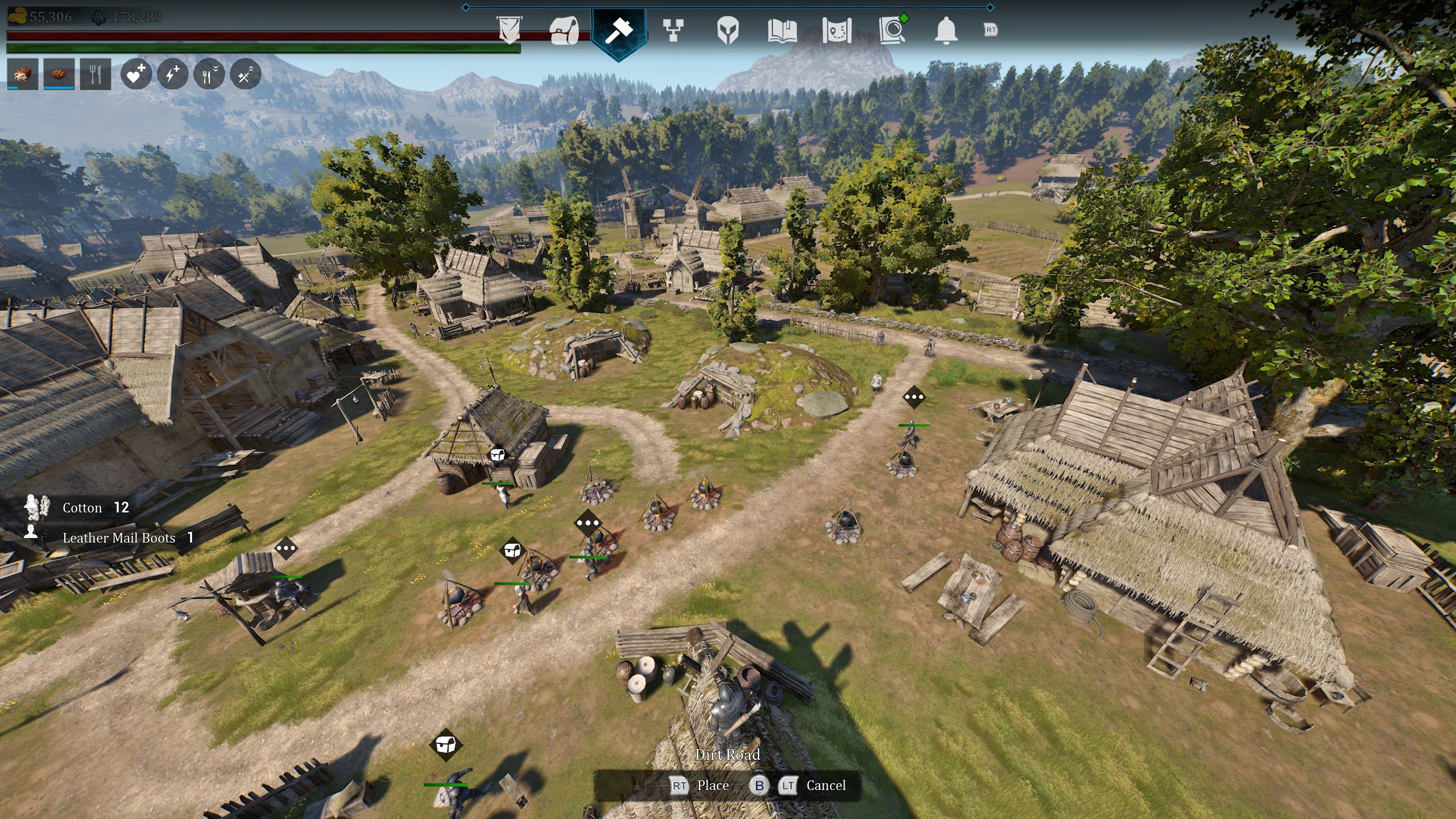The height and width of the screenshot is (819, 1456).
Task: Switch to the backpack inventory tab
Action: point(564,30)
